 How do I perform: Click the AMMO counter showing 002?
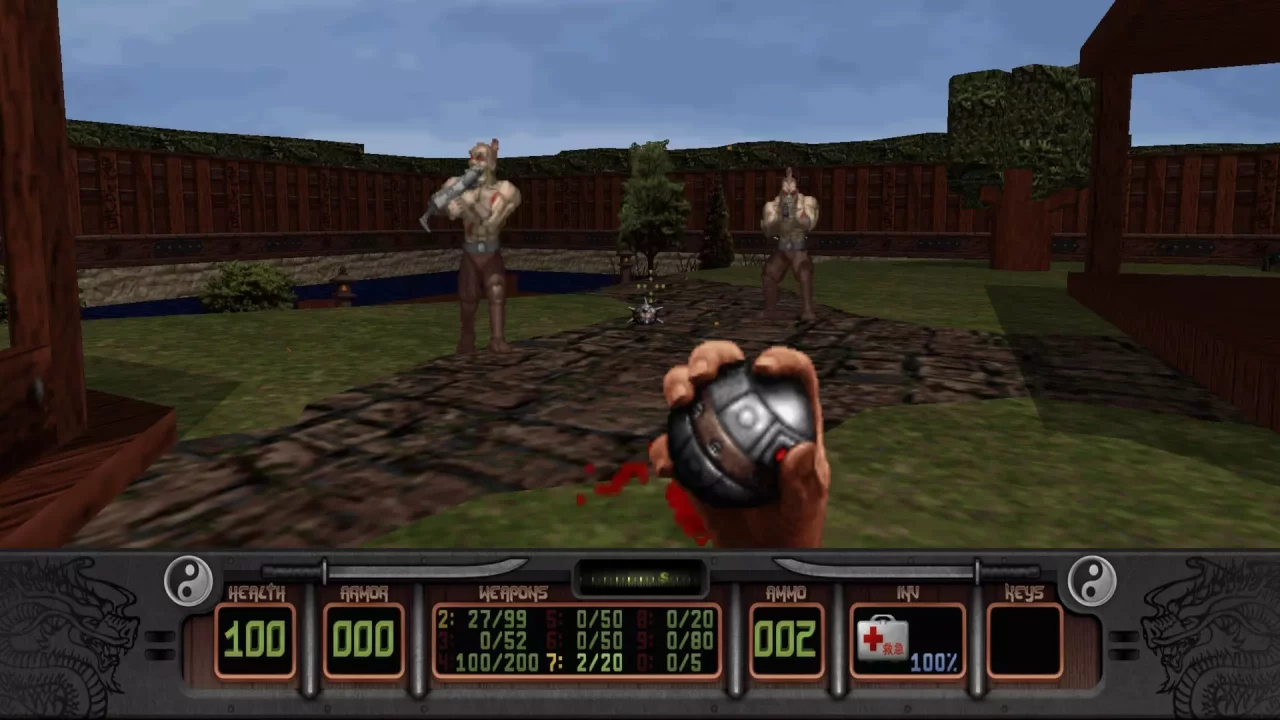point(786,640)
